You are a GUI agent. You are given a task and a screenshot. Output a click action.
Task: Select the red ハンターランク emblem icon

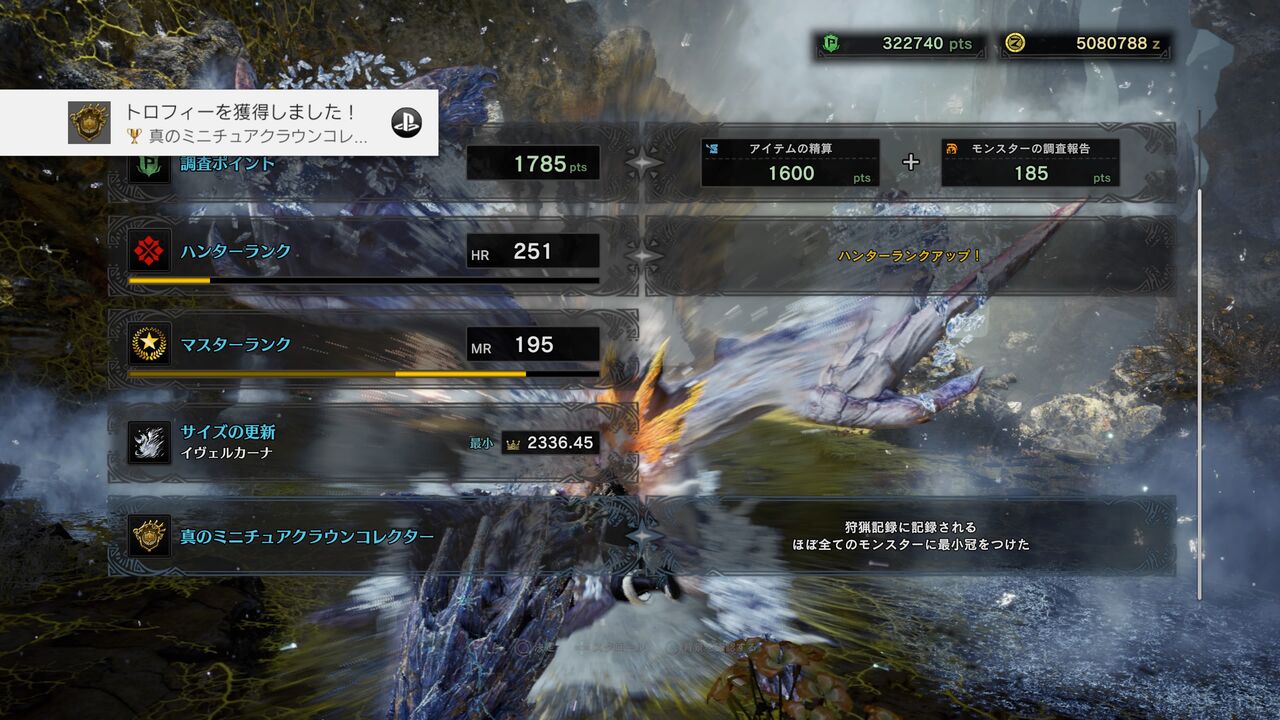point(148,251)
